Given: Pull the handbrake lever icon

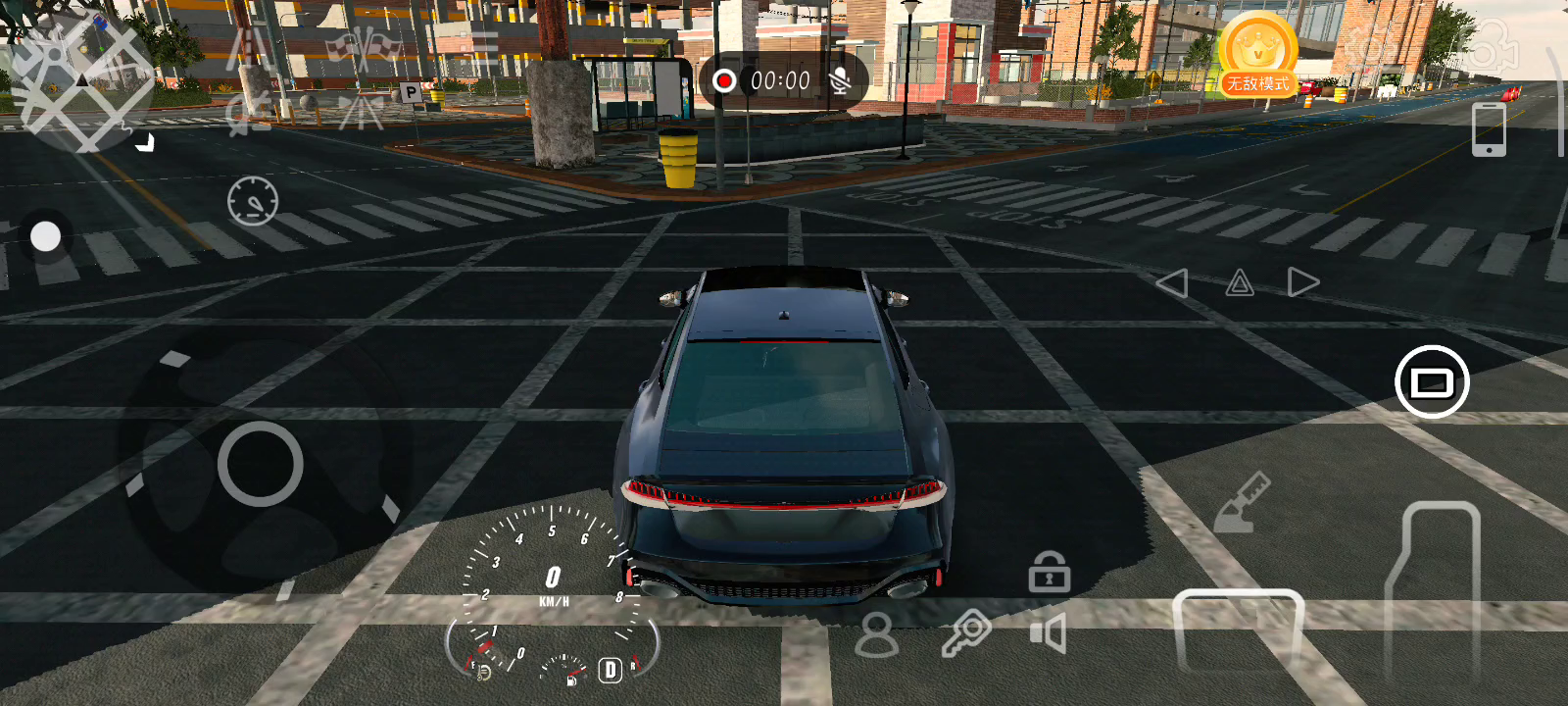Looking at the screenshot, I should [1242, 503].
